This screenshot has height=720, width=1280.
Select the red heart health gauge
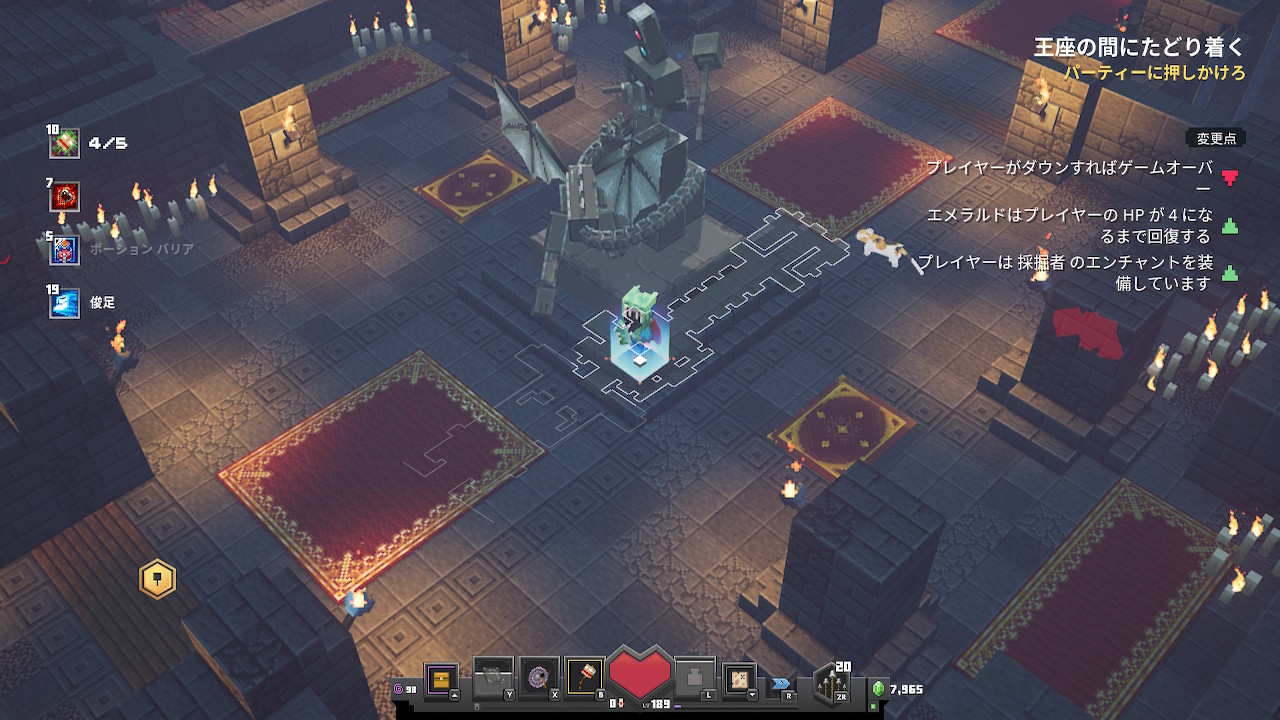point(640,672)
